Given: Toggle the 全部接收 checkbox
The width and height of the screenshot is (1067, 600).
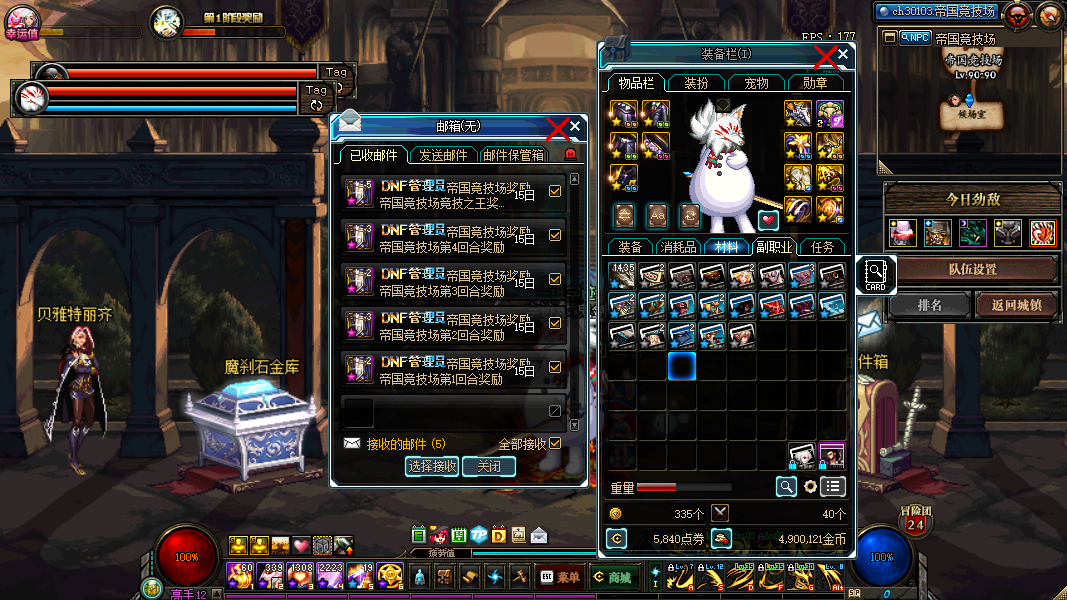Looking at the screenshot, I should coord(556,443).
